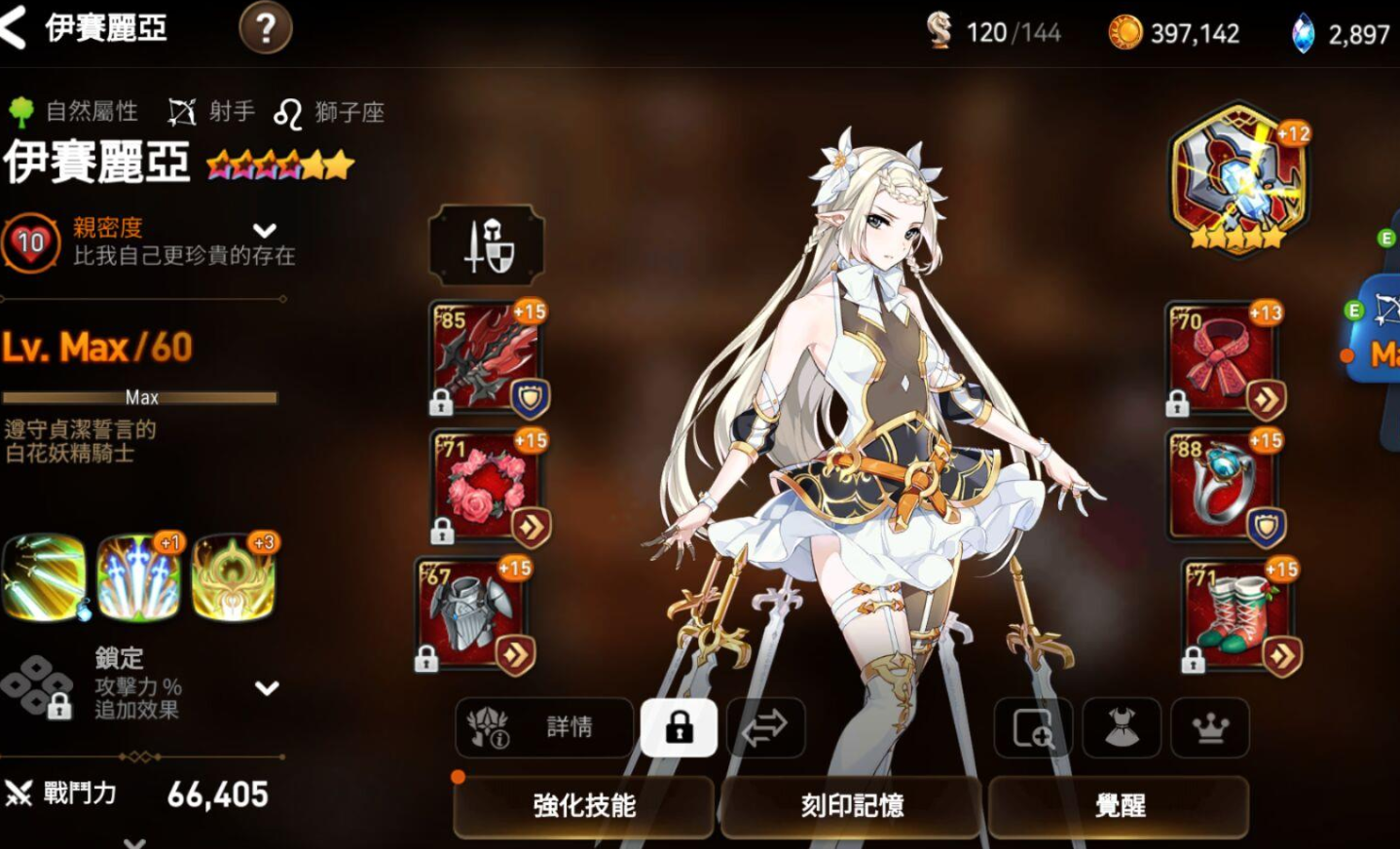Select the equipped +85 weapon slot

click(484, 355)
